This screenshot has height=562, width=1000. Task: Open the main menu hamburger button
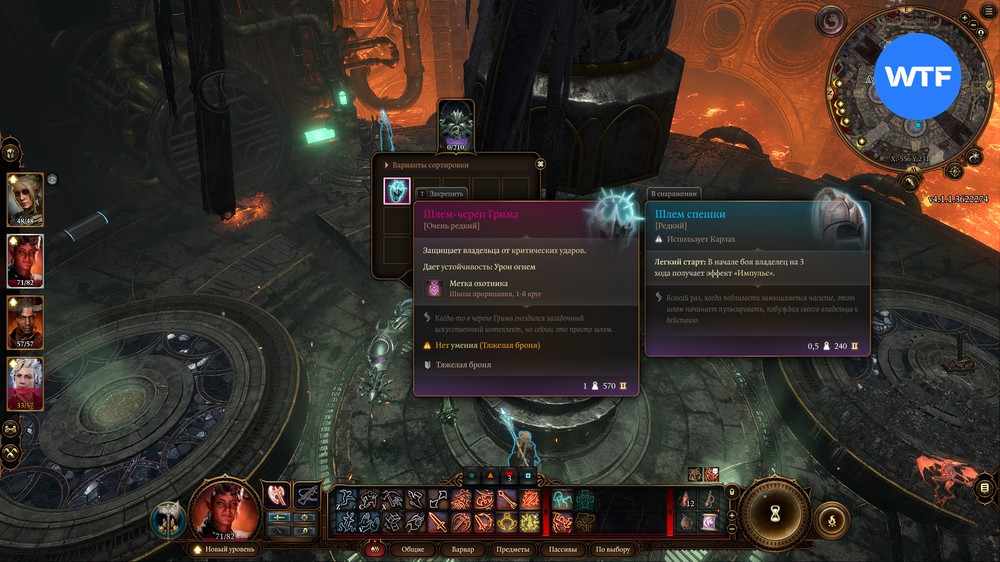click(985, 487)
